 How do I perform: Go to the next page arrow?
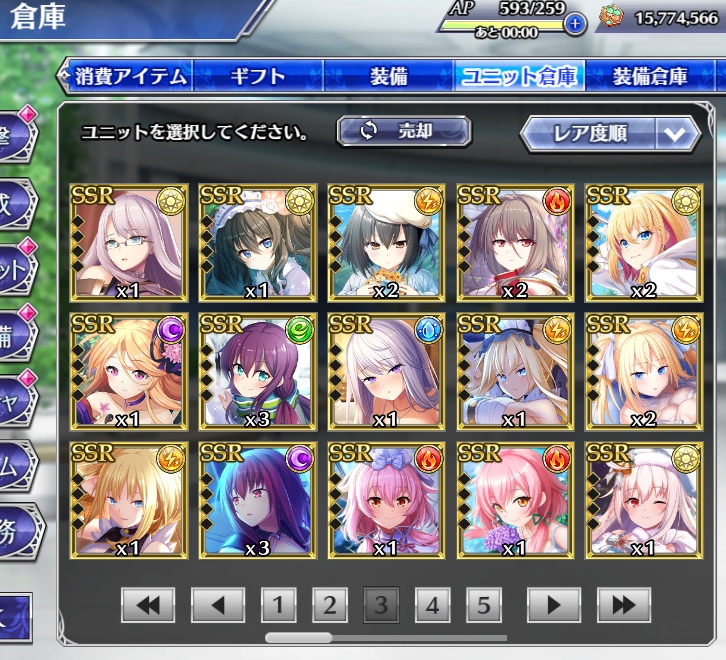[554, 604]
